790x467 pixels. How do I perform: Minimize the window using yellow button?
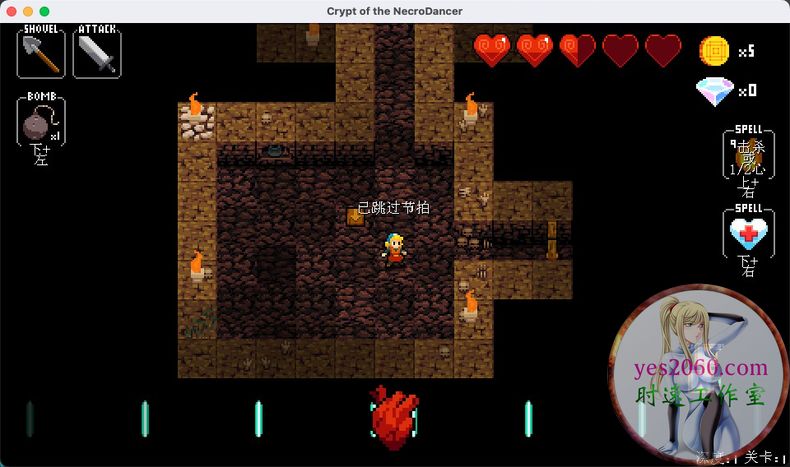tap(27, 11)
